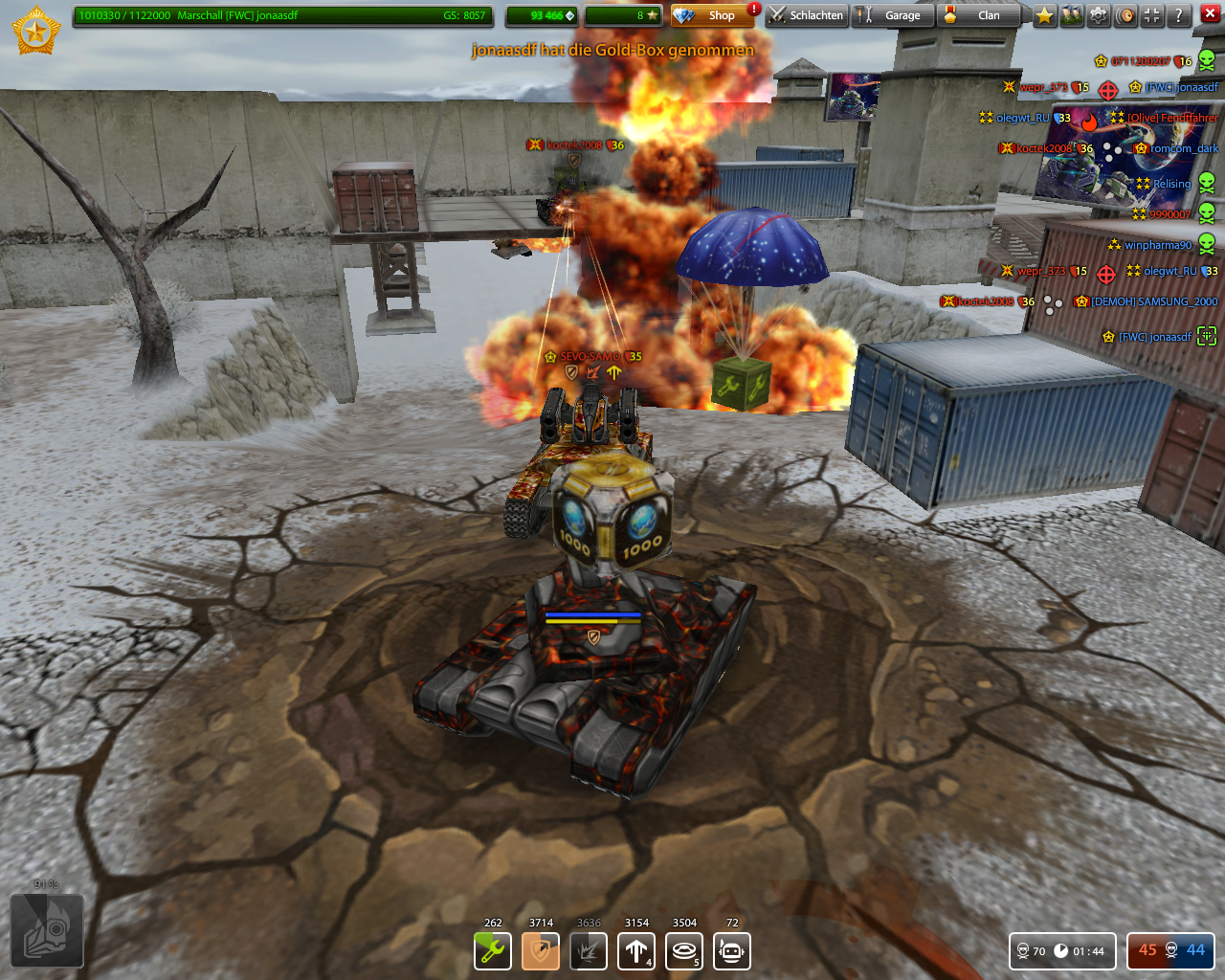This screenshot has width=1225, height=980.
Task: Place a mine from the supply slot
Action: [x=684, y=951]
